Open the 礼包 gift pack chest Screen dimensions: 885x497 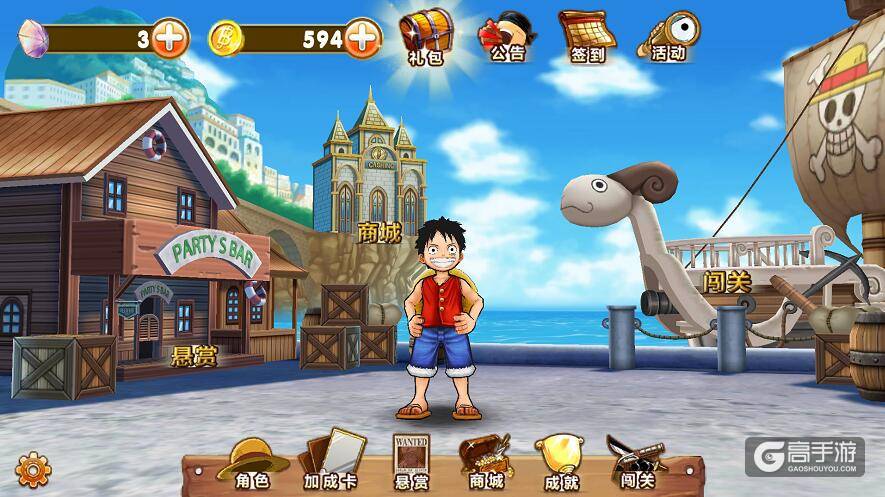(x=426, y=36)
